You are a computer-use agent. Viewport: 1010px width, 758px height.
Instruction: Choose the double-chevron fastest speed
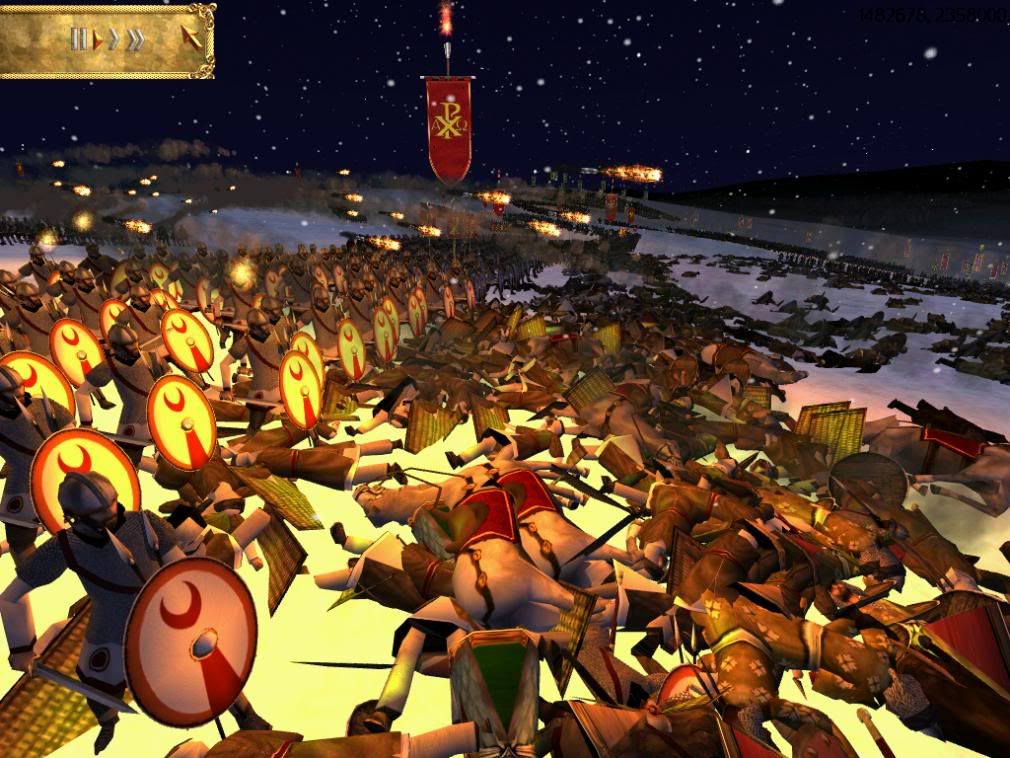point(134,40)
